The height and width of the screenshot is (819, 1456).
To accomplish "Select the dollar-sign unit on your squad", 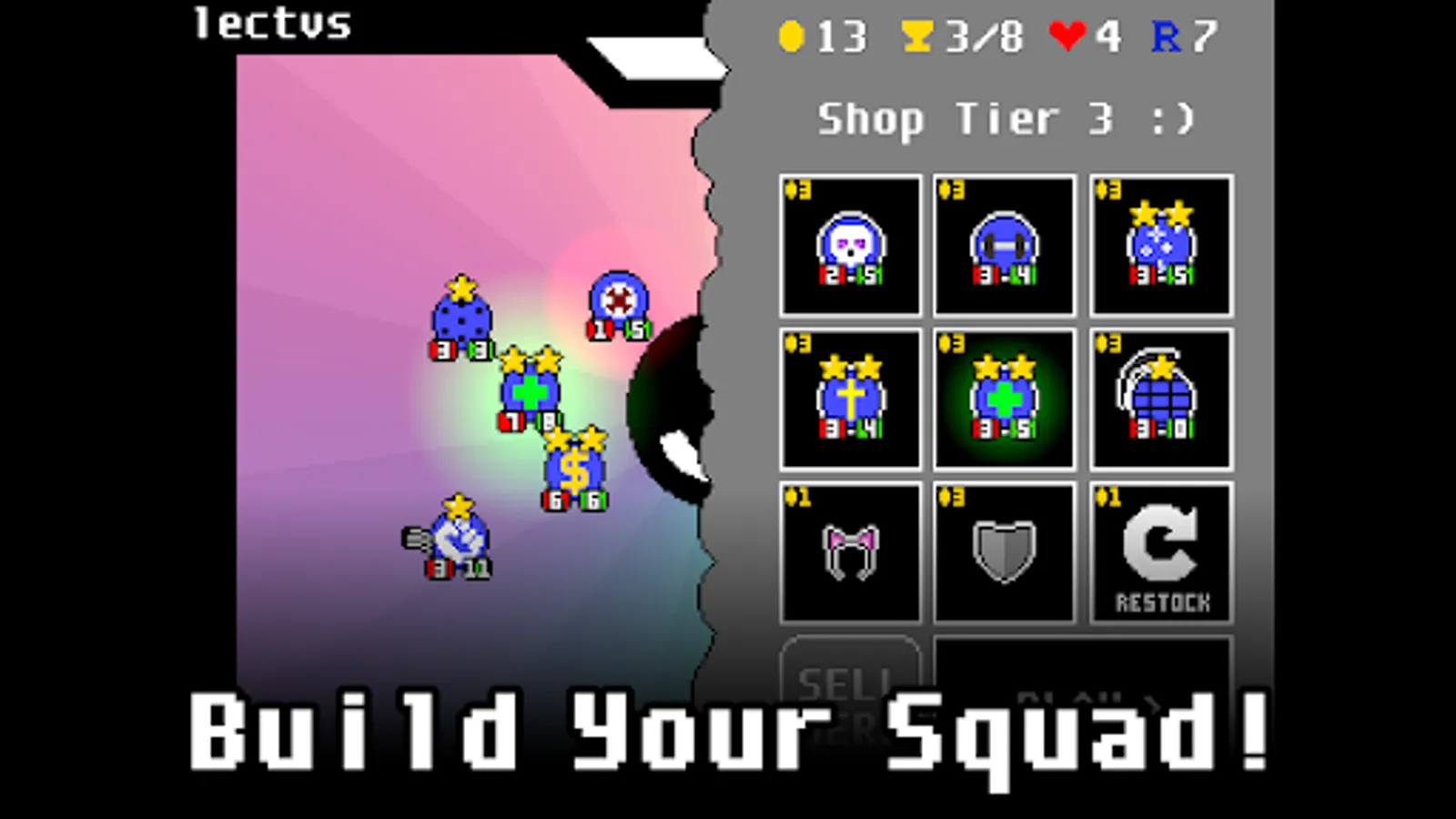I will pyautogui.click(x=572, y=470).
